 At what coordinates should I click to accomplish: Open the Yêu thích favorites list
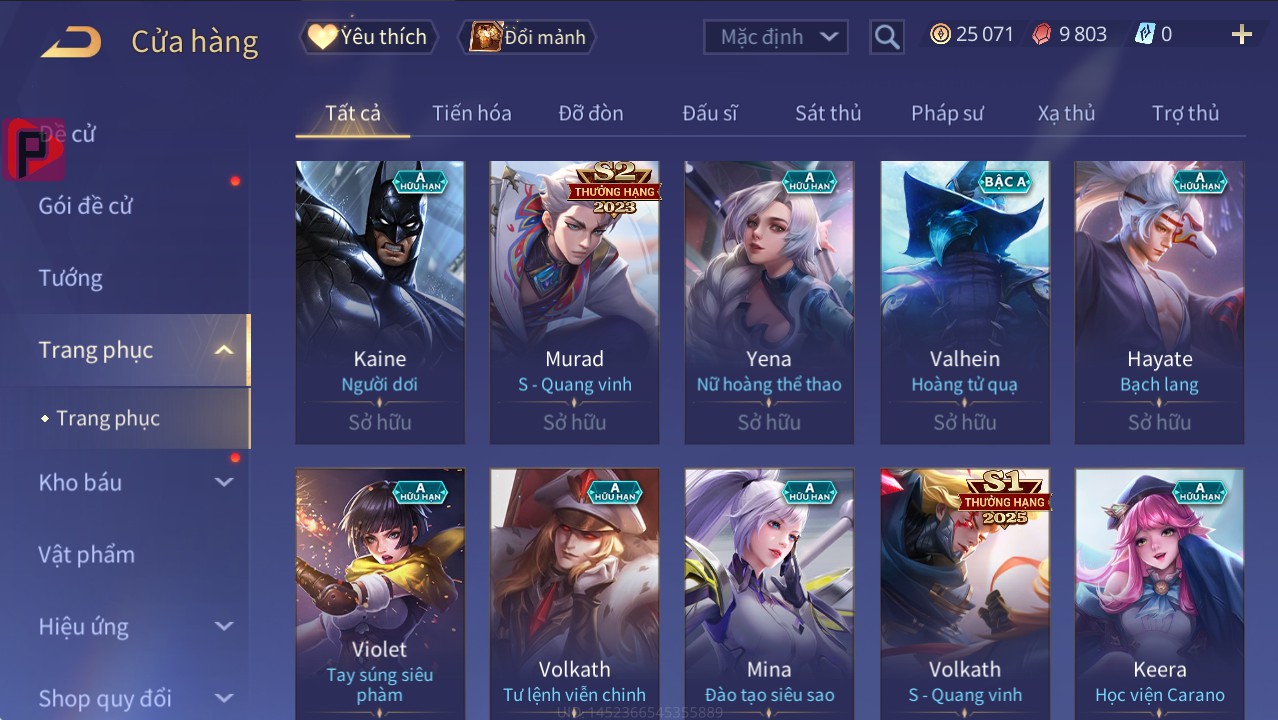pos(368,37)
